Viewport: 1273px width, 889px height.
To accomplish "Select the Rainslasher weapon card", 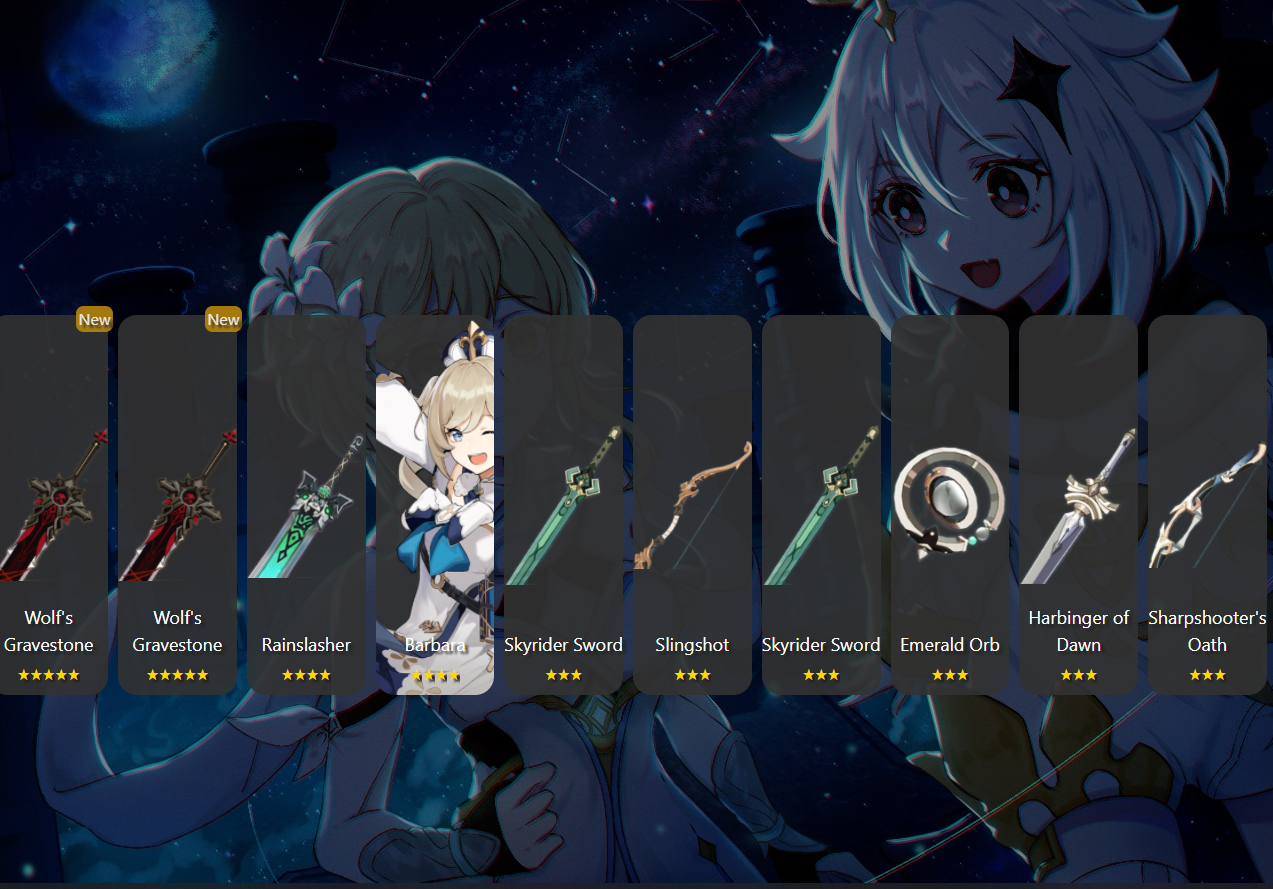I will point(306,505).
